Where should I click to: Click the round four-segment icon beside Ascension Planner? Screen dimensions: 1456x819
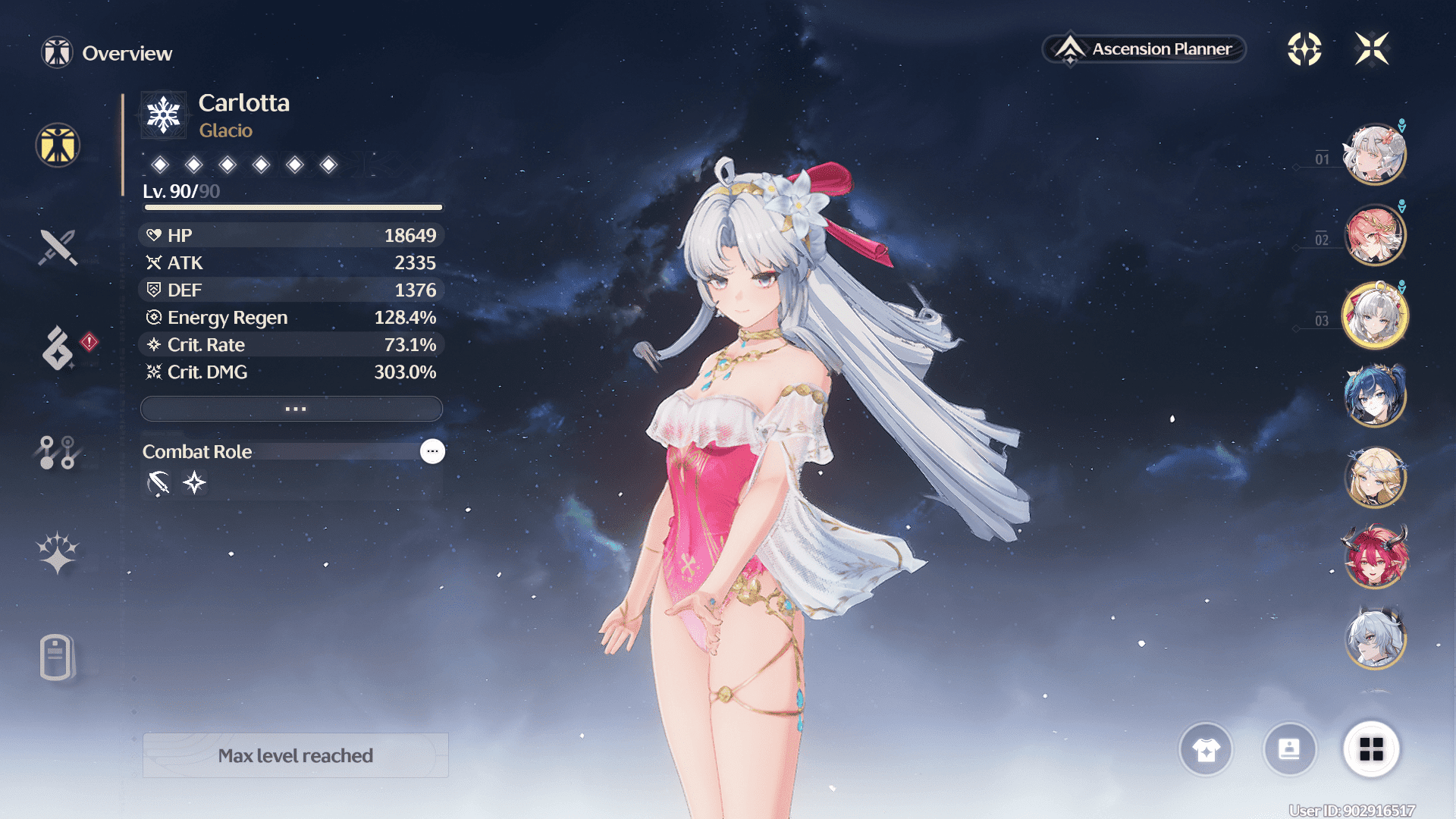[1304, 49]
